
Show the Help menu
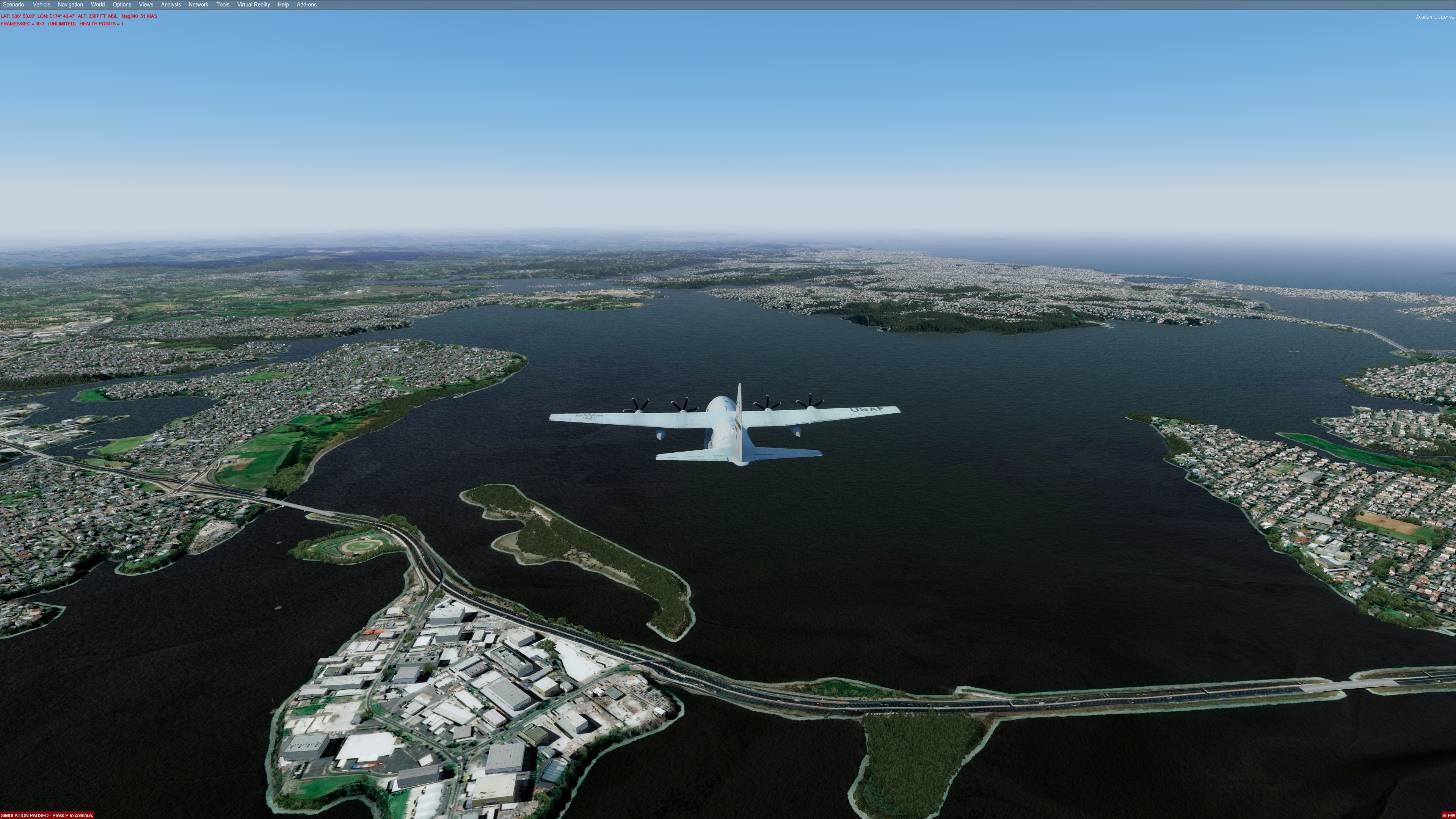[x=283, y=5]
